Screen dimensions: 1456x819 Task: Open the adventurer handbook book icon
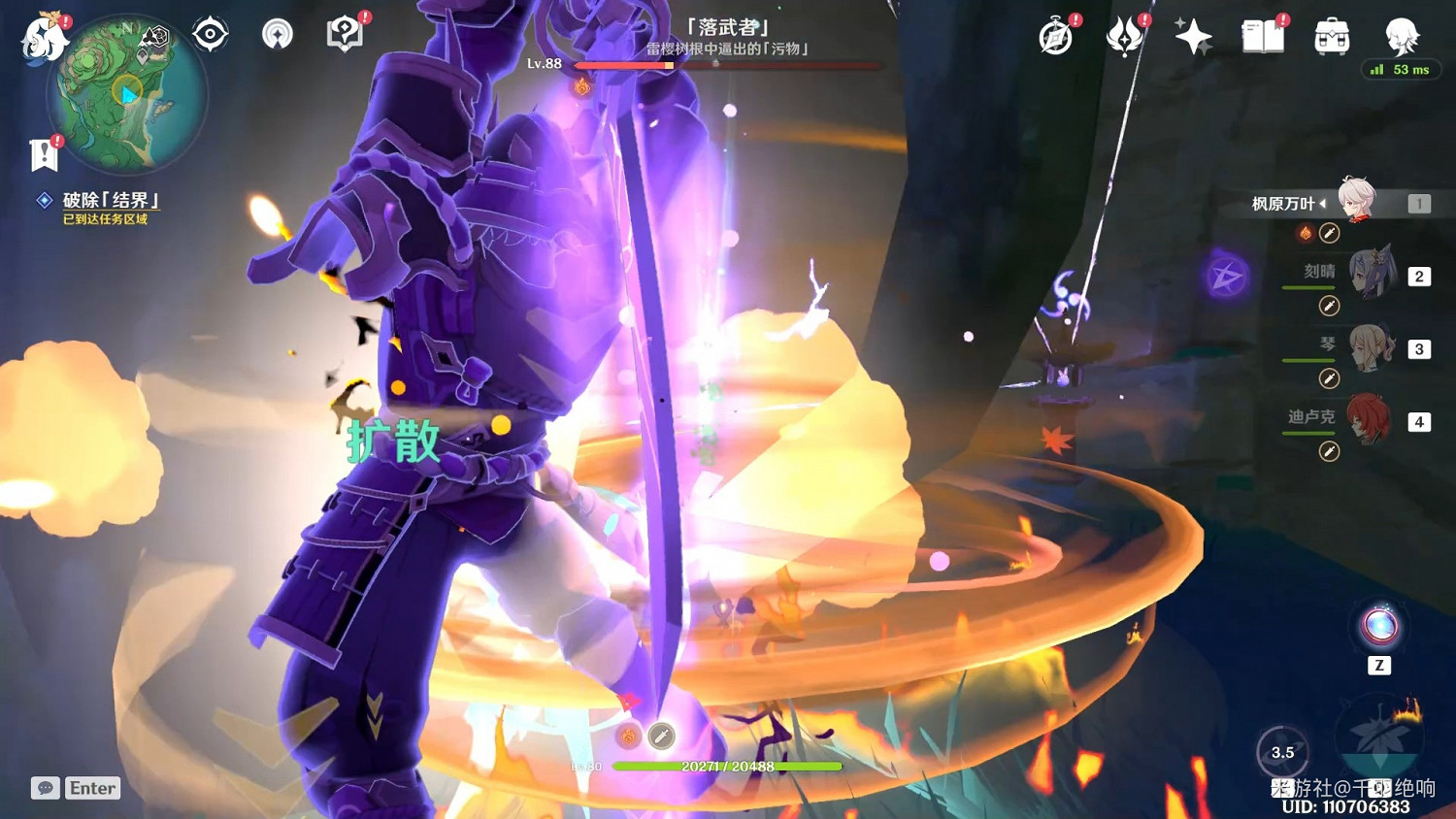coord(1262,37)
